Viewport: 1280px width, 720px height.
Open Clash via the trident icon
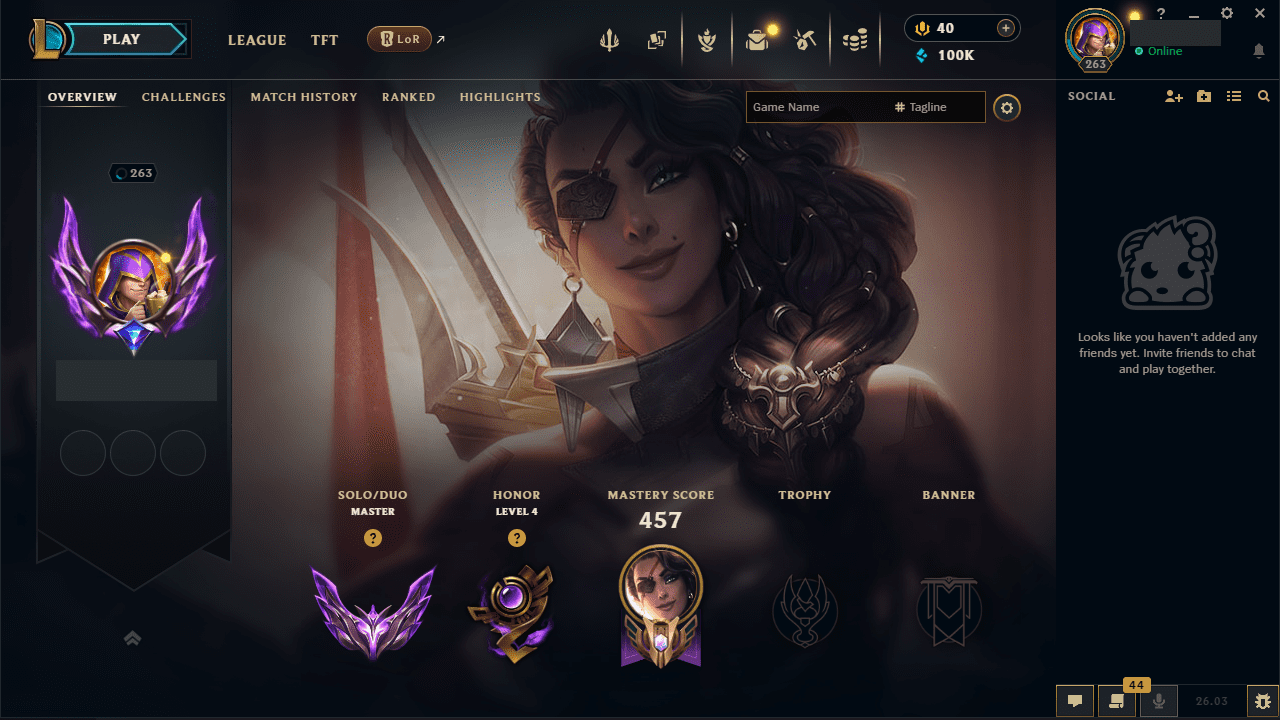[x=609, y=40]
